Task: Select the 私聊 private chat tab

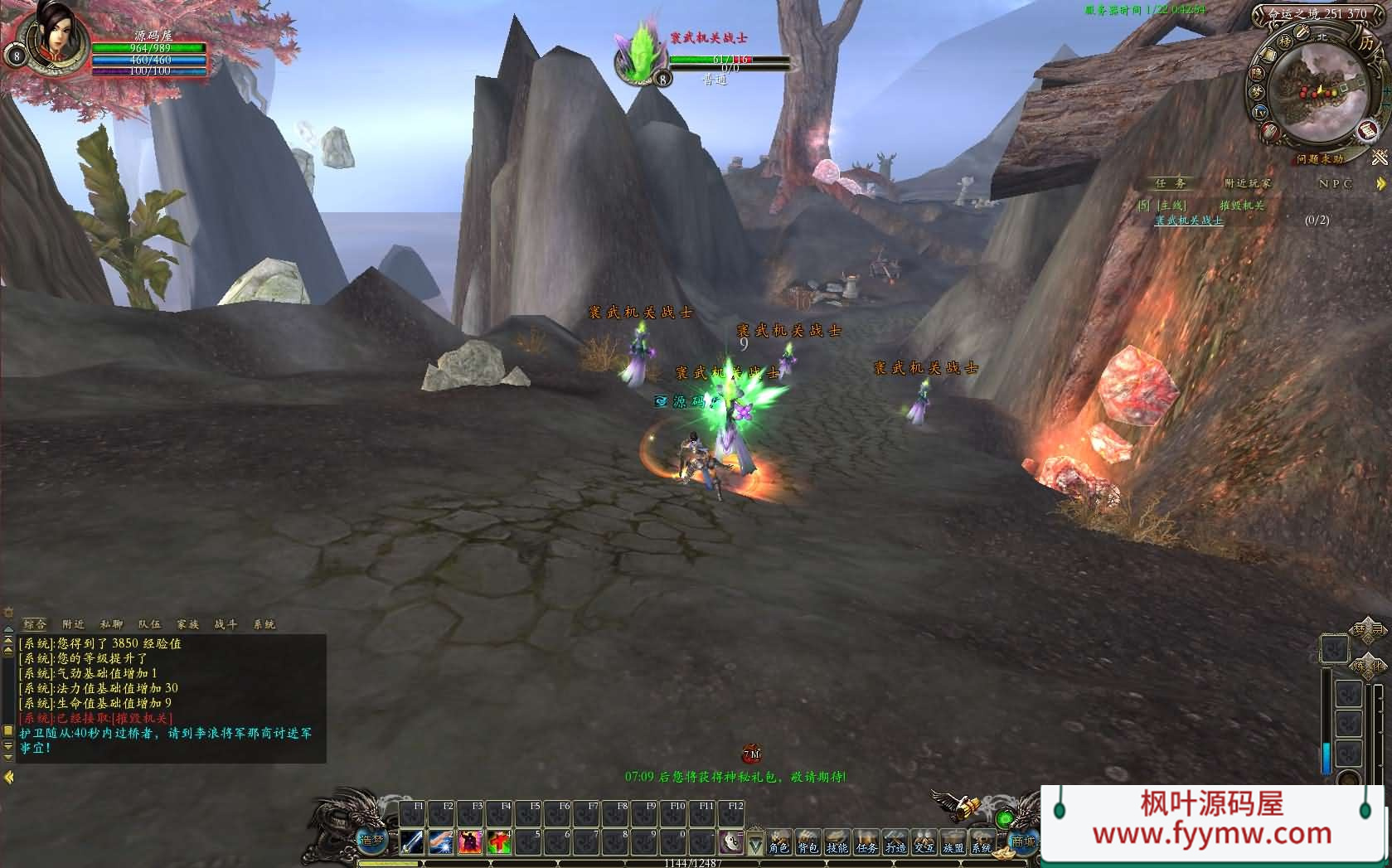Action: [111, 624]
